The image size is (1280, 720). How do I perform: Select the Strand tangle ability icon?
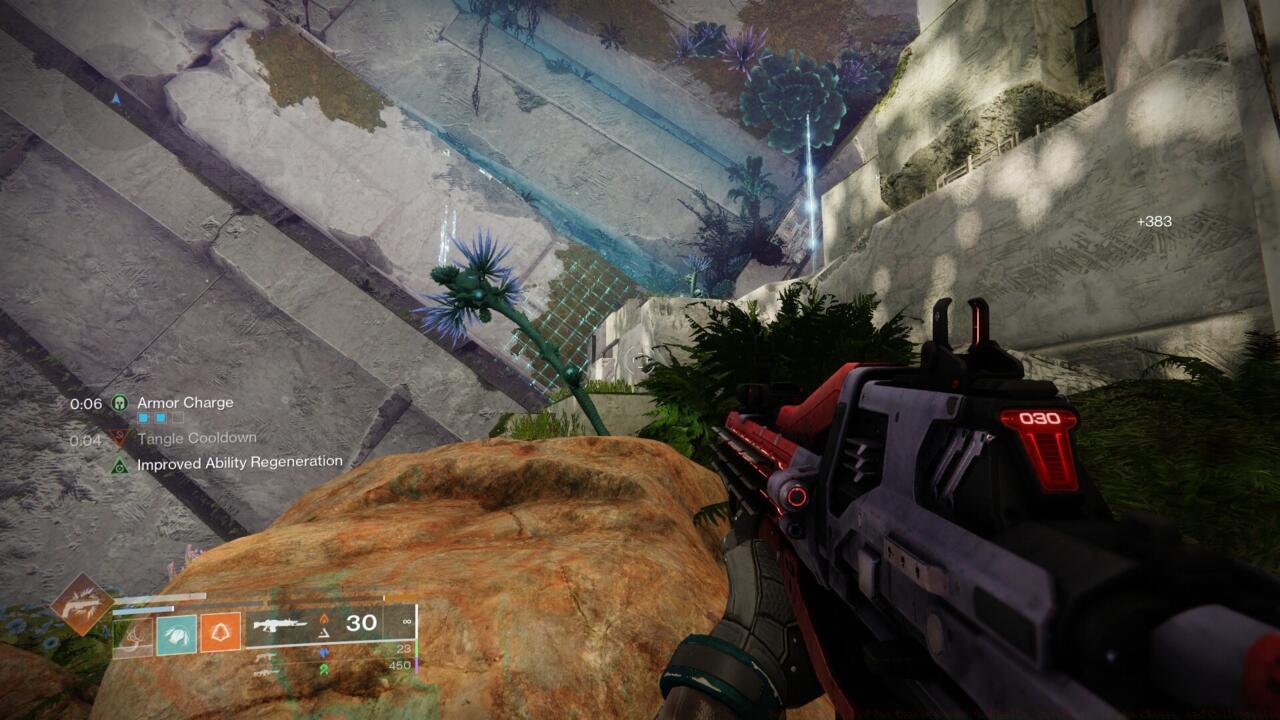pos(133,635)
